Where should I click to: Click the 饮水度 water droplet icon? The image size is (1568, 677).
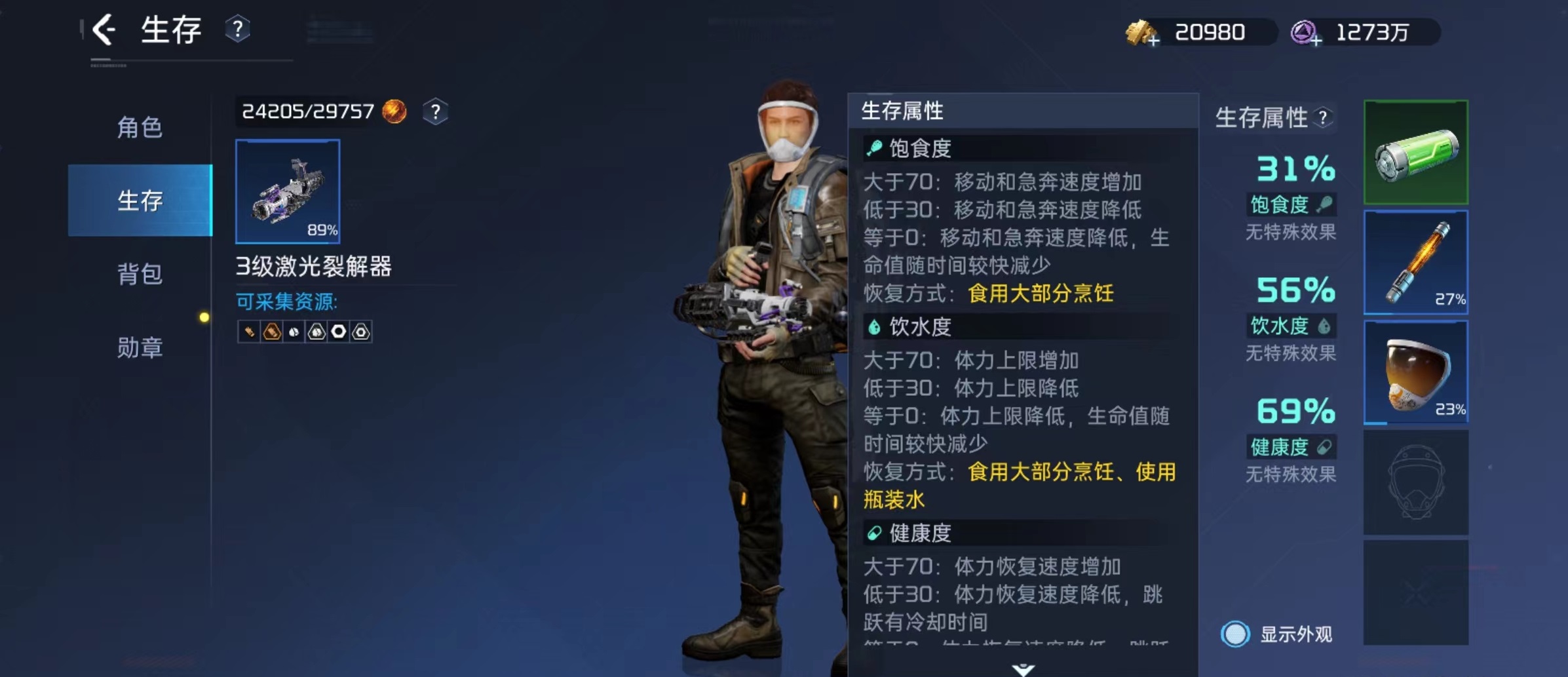pyautogui.click(x=1325, y=326)
